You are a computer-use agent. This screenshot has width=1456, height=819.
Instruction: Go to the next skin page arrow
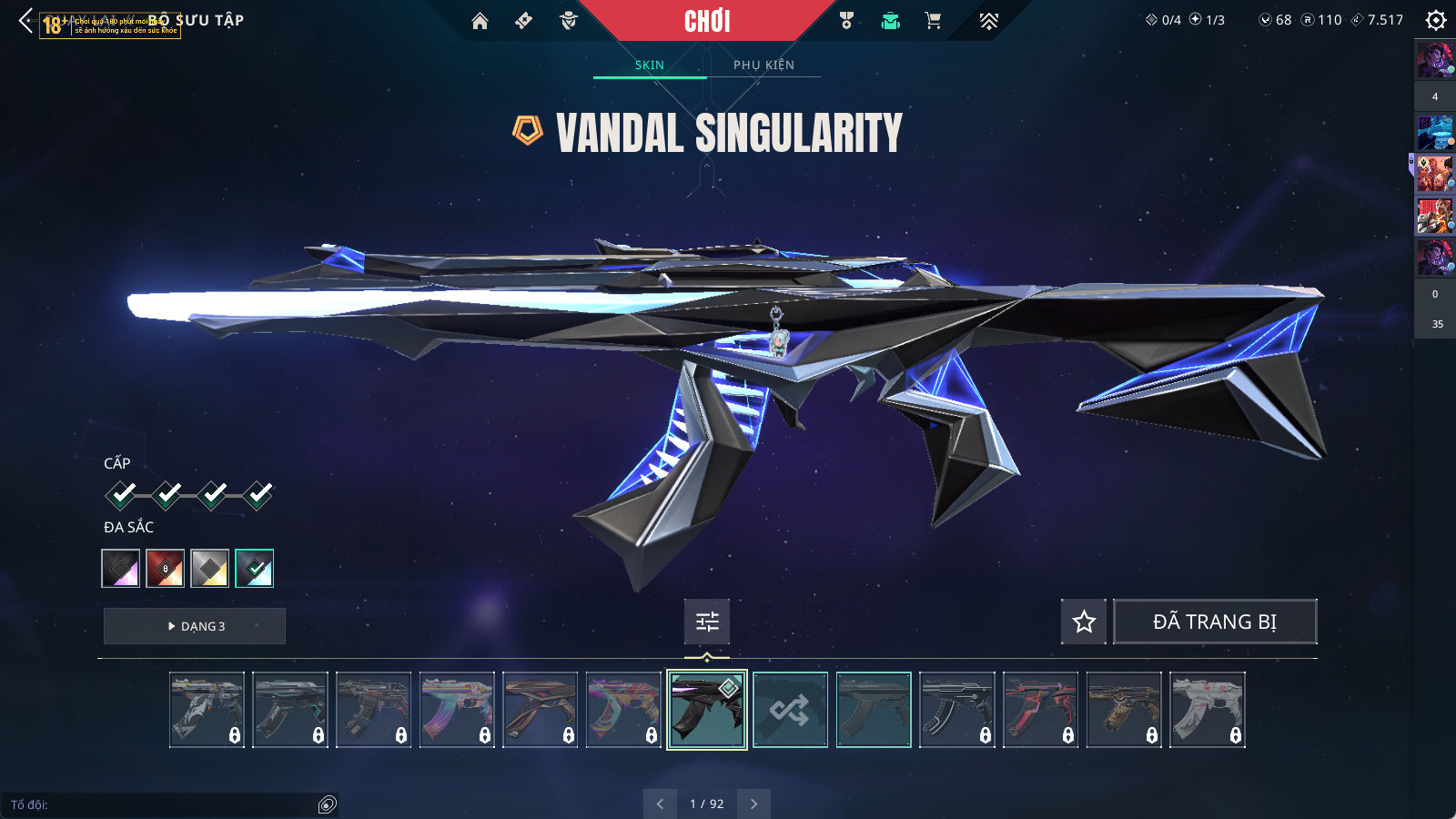tap(753, 804)
